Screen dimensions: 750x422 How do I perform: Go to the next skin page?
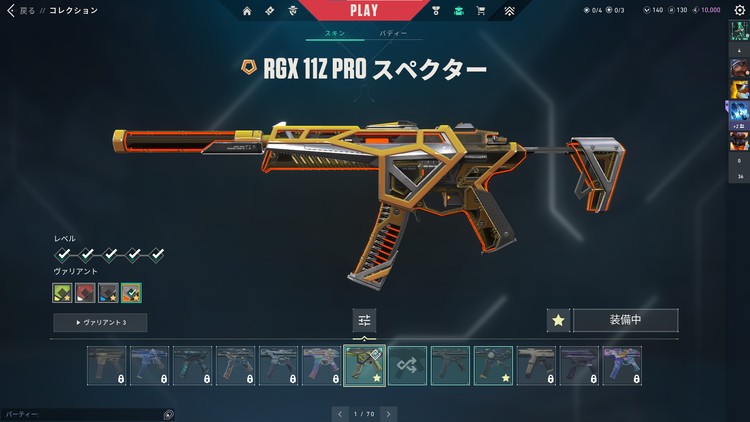(388, 413)
